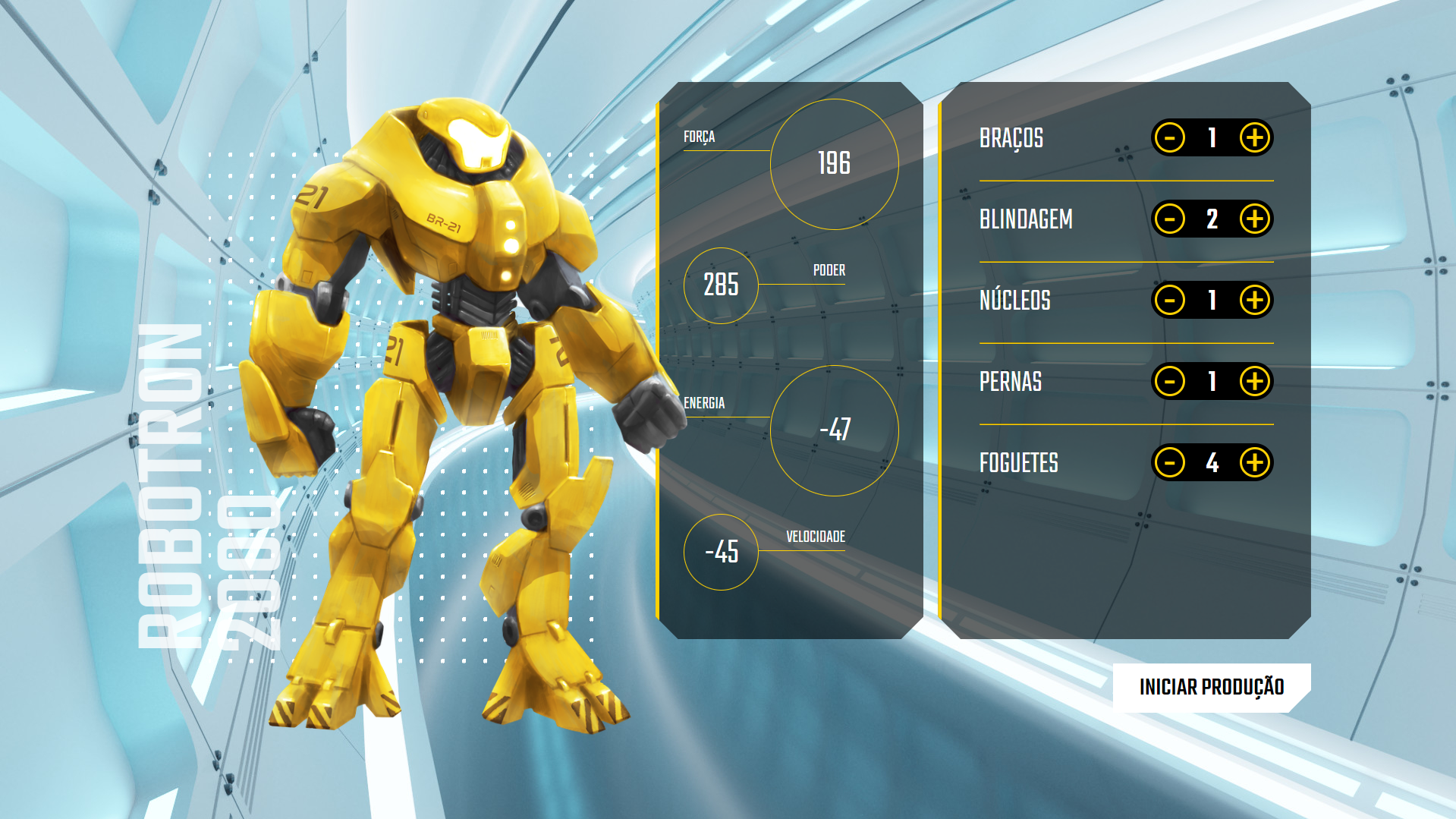
Task: Select the Força stat circle showing 196
Action: coord(835,163)
